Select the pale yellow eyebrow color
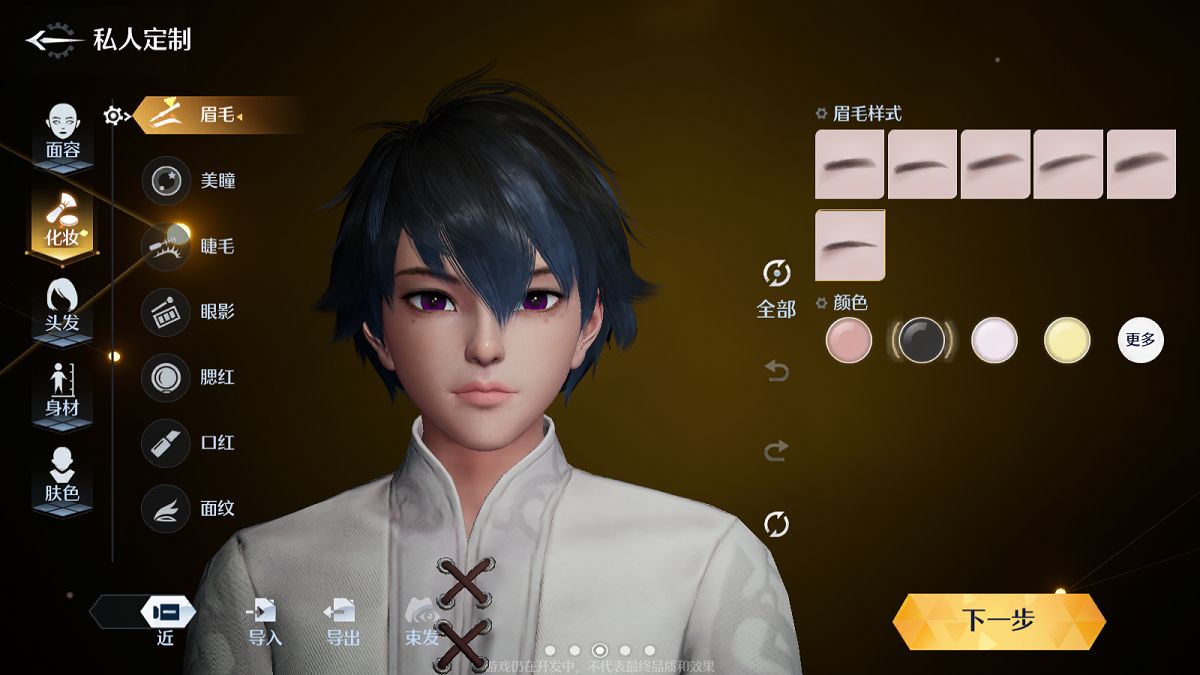Image resolution: width=1200 pixels, height=675 pixels. pos(1067,340)
